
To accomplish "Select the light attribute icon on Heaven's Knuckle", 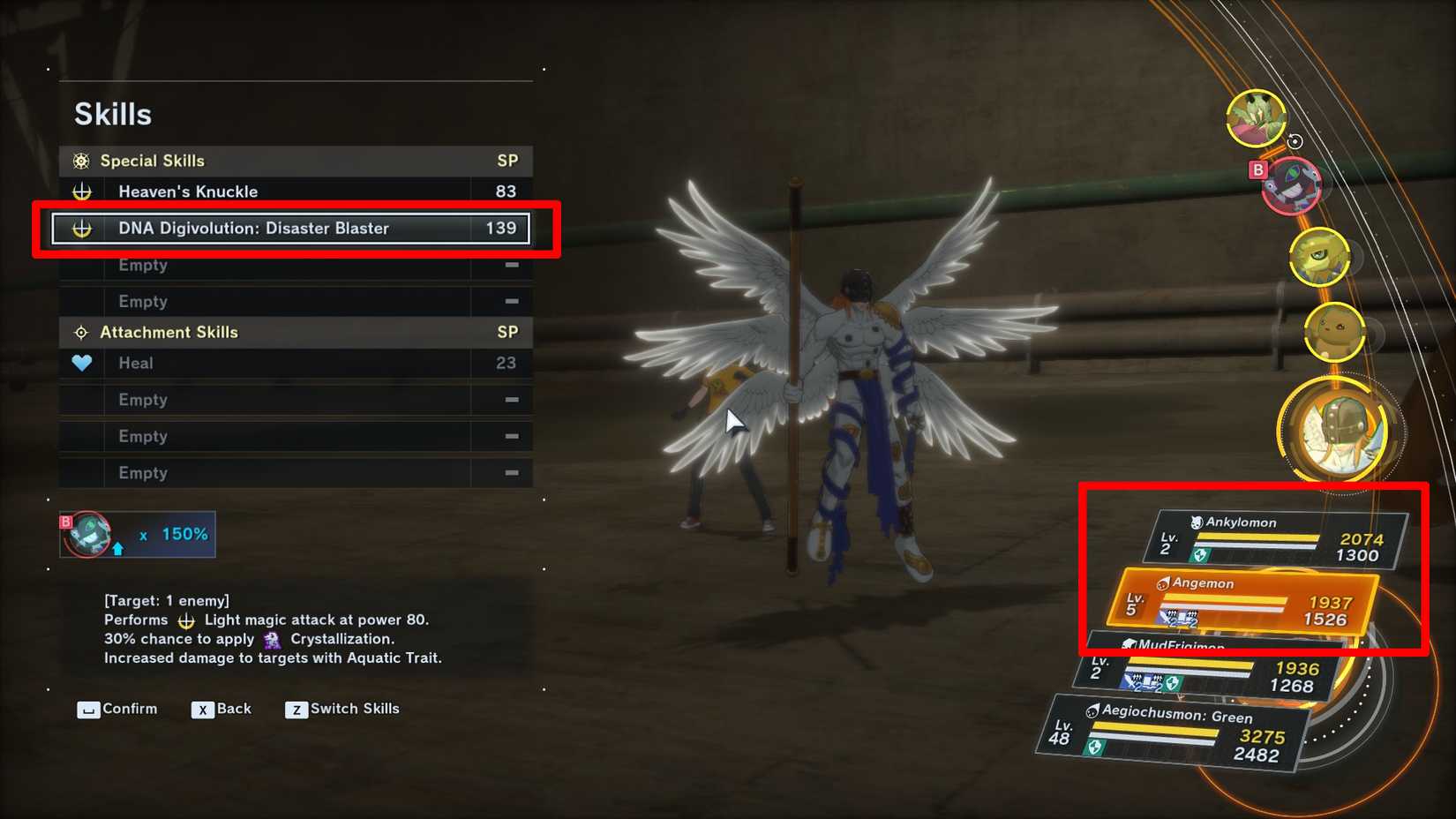I will pyautogui.click(x=81, y=192).
